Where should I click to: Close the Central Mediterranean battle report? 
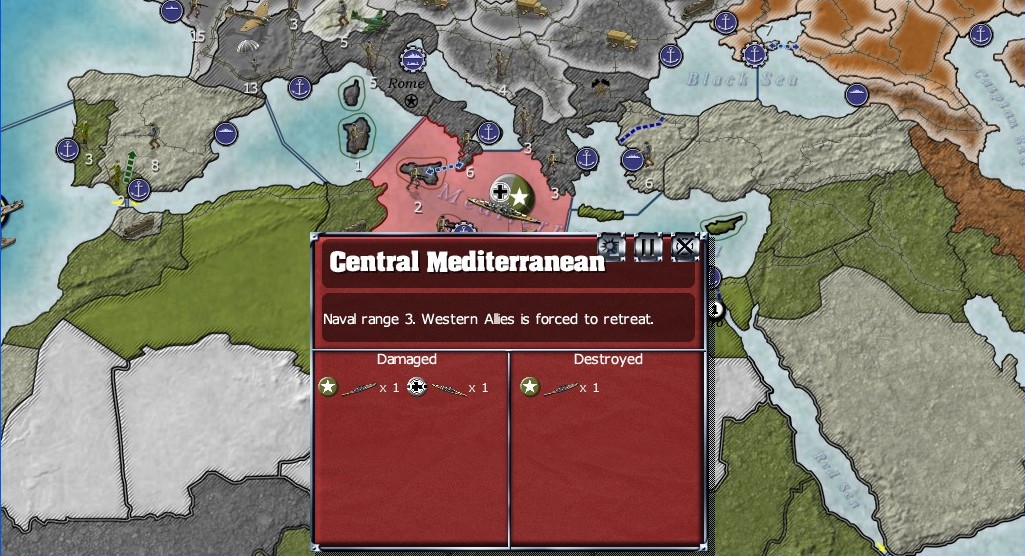(x=685, y=246)
